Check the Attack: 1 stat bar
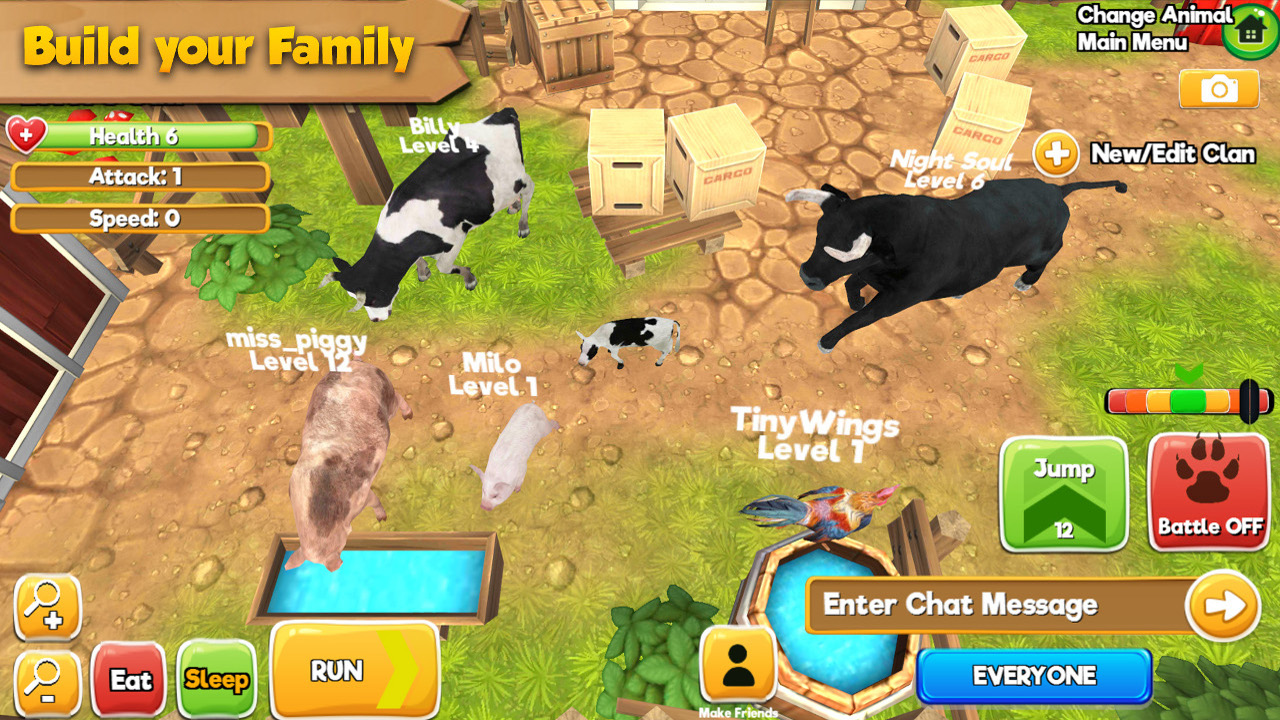 point(140,177)
